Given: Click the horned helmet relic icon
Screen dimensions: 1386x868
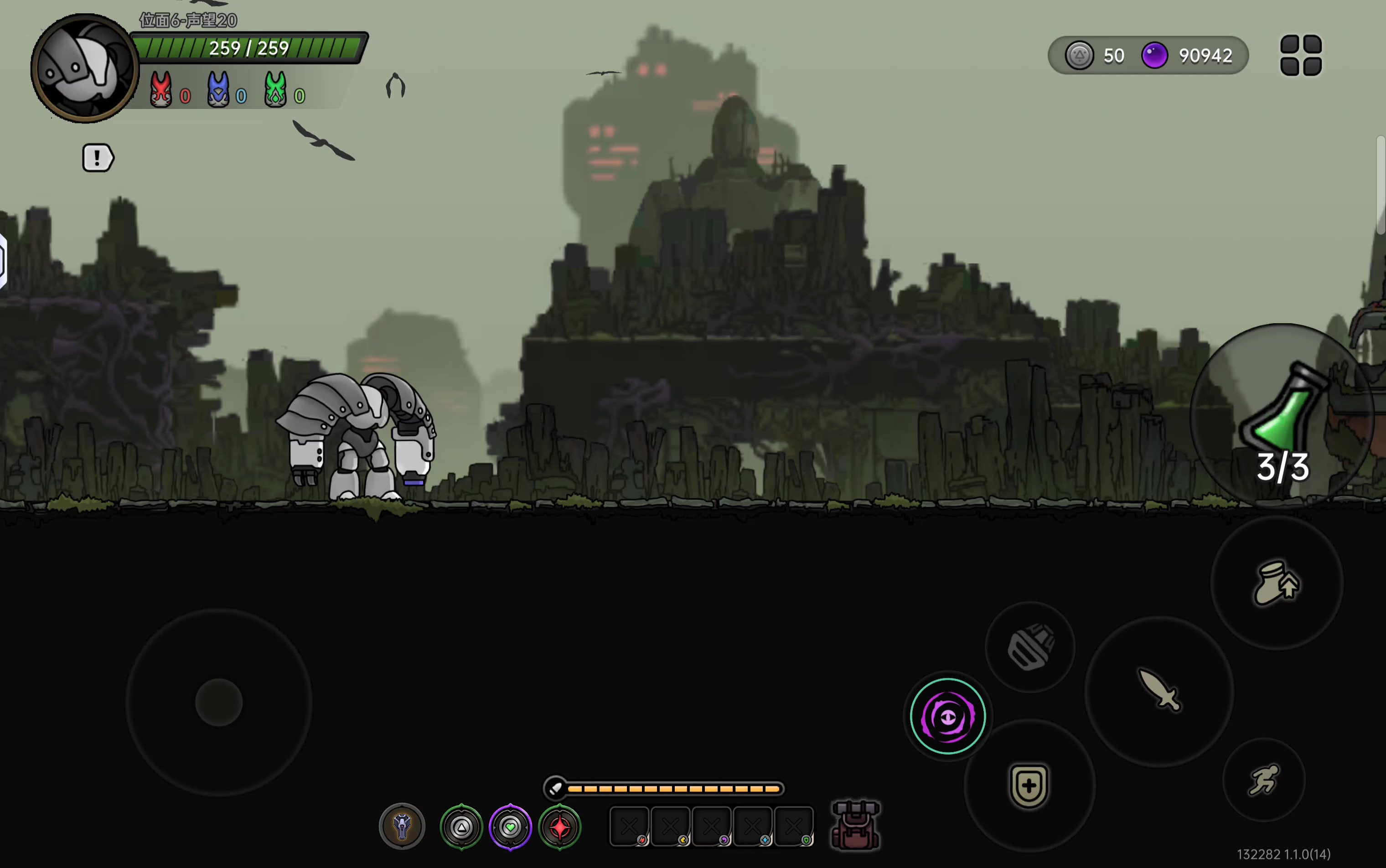Looking at the screenshot, I should 402,826.
